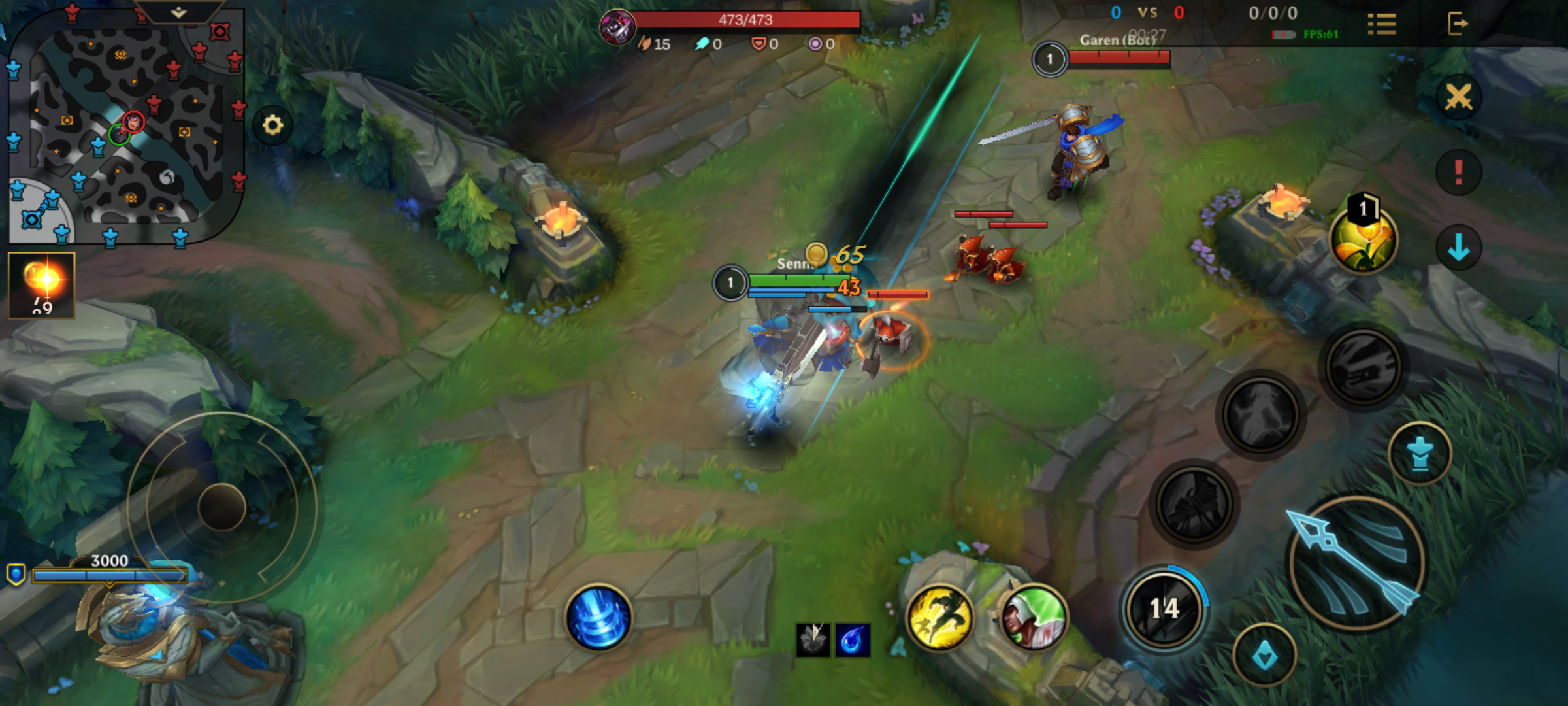Open the minimap
The height and width of the screenshot is (706, 1568).
tap(124, 127)
